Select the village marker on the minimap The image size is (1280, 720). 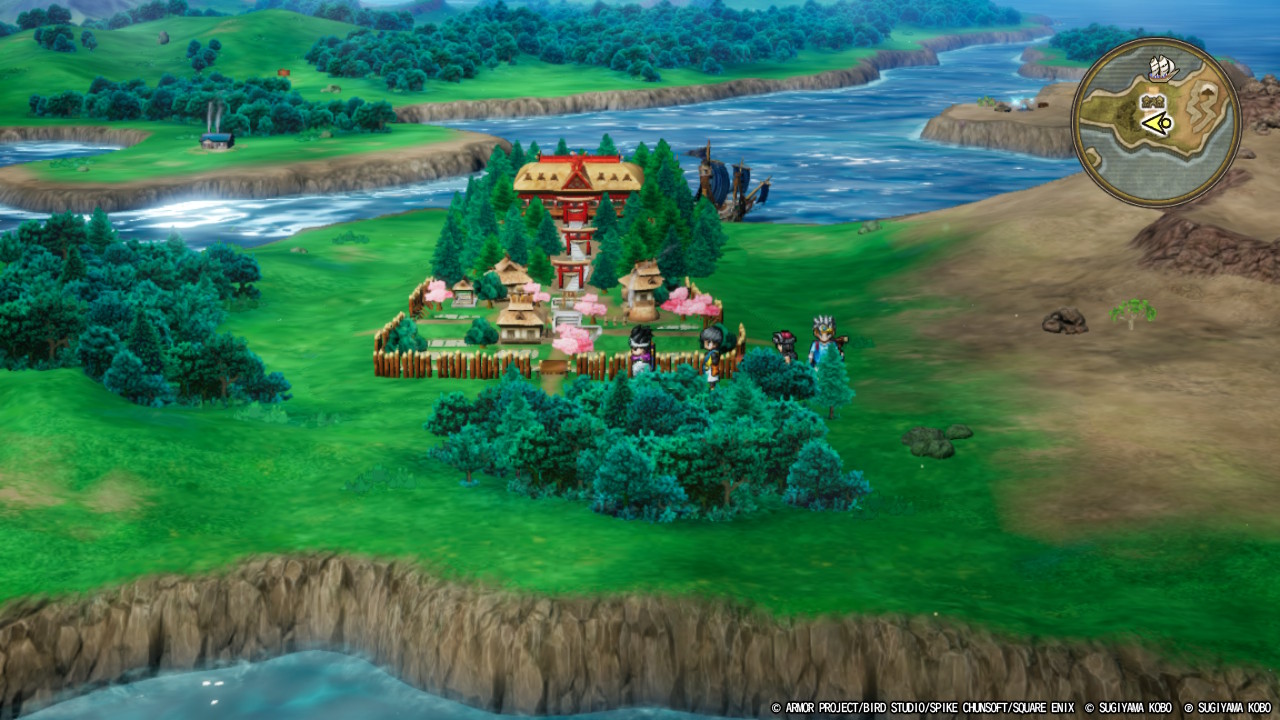[1151, 102]
